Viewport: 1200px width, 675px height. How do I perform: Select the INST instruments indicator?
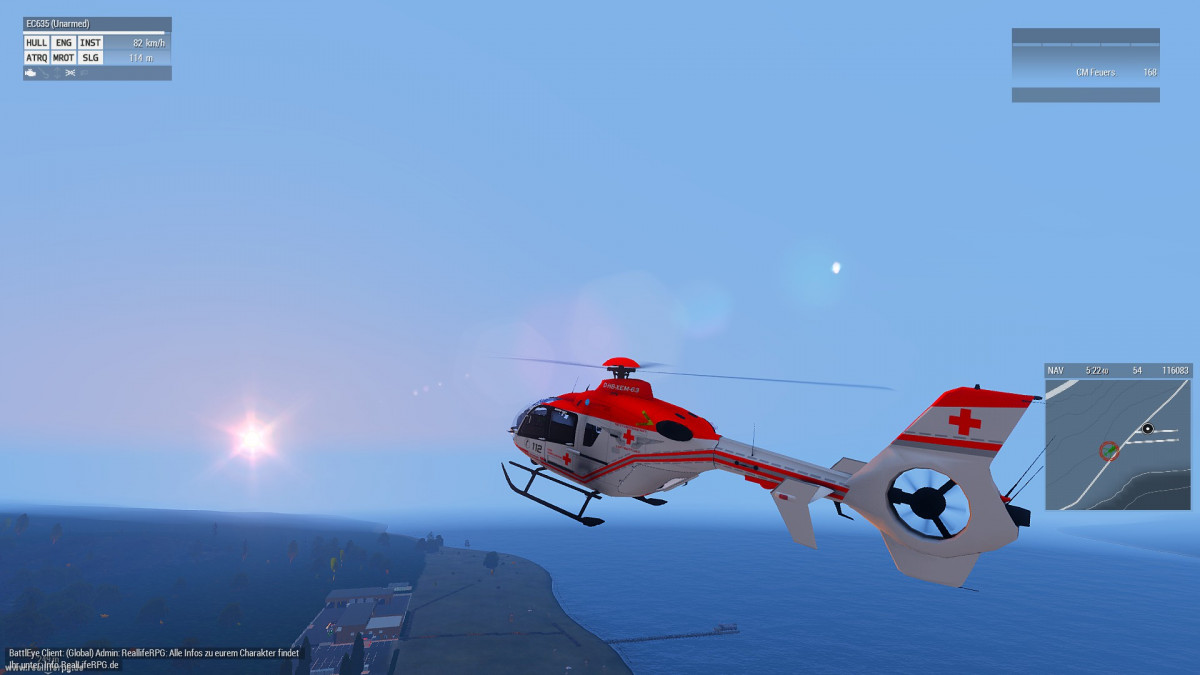pos(90,43)
